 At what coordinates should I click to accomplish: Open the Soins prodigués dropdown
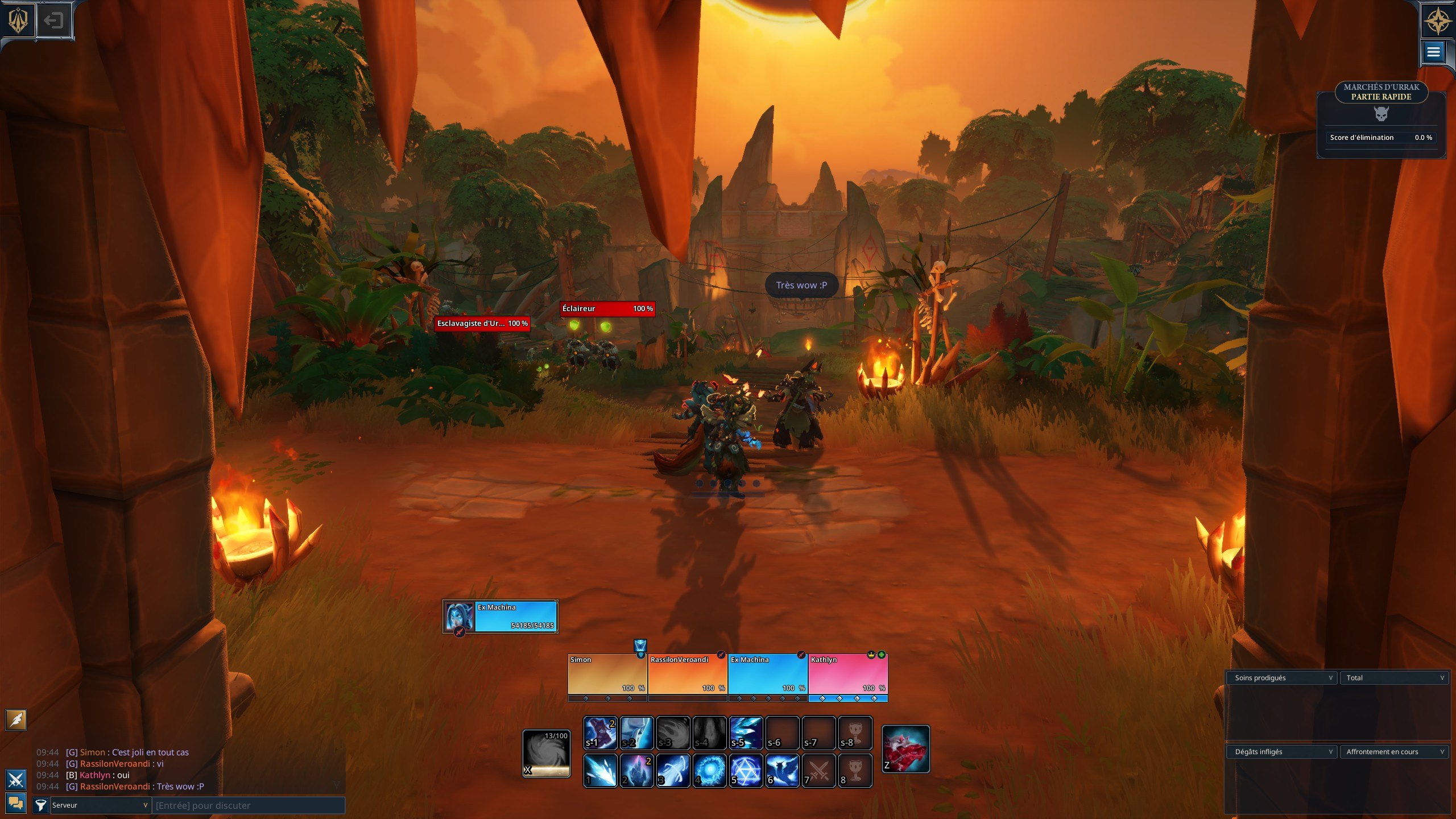pyautogui.click(x=1282, y=677)
